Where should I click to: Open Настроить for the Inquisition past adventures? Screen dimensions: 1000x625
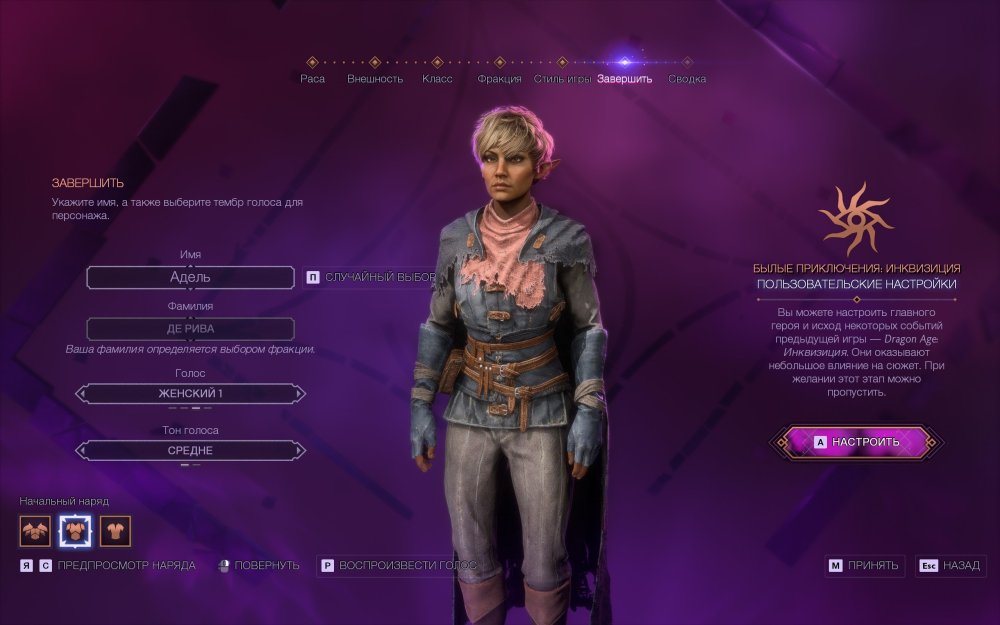pyautogui.click(x=856, y=442)
